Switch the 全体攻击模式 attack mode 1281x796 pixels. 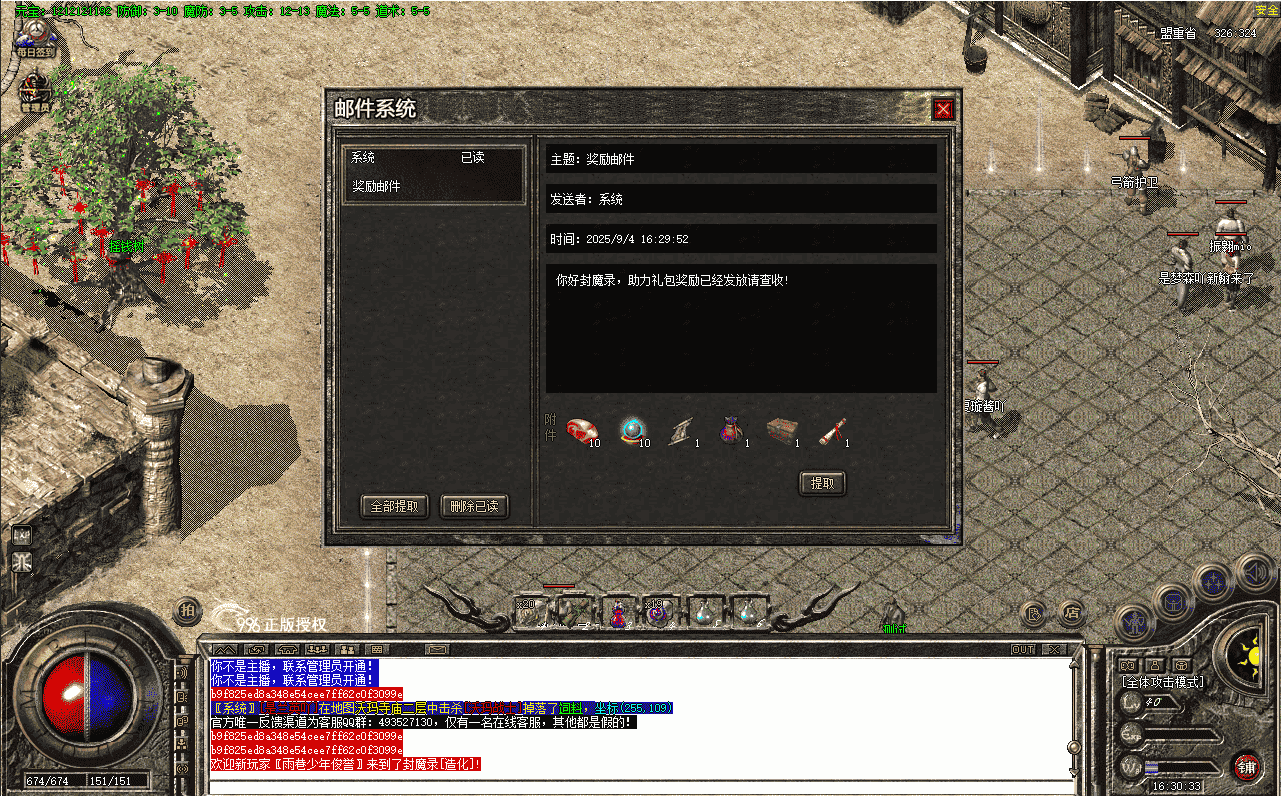(1161, 682)
